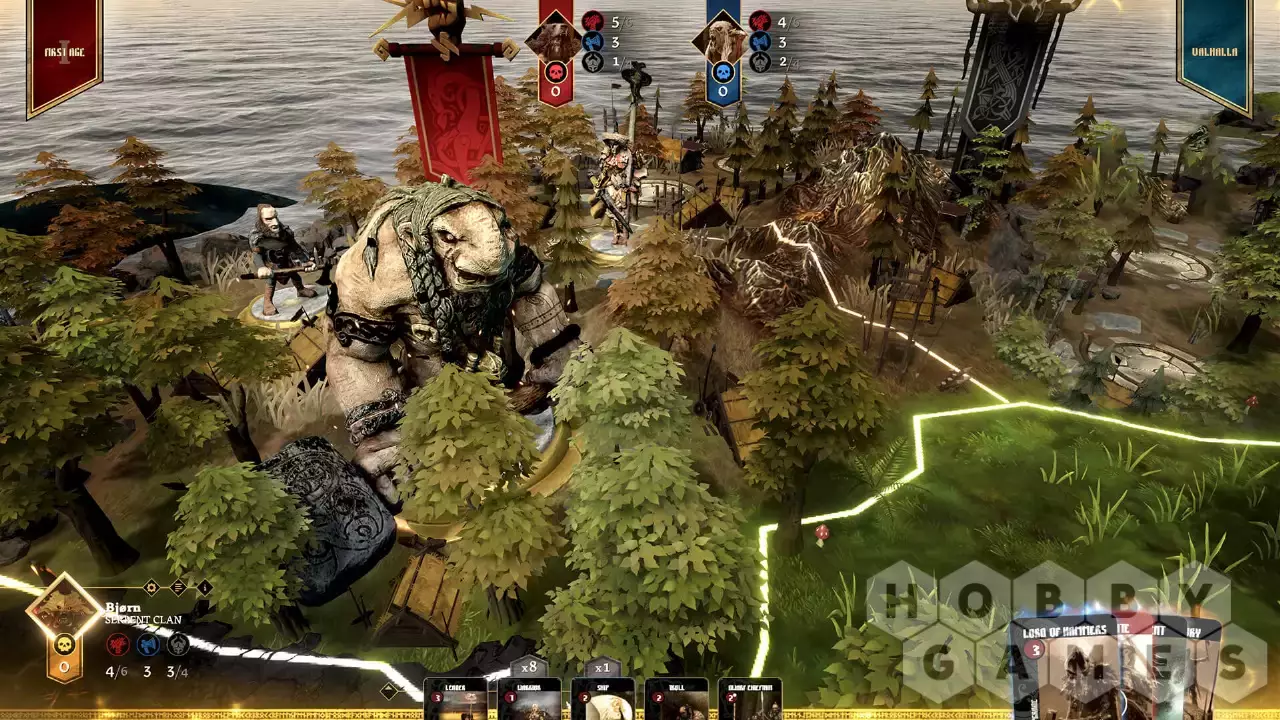Open the info icon beside the log
Viewport: 1280px width, 720px height.
204,587
